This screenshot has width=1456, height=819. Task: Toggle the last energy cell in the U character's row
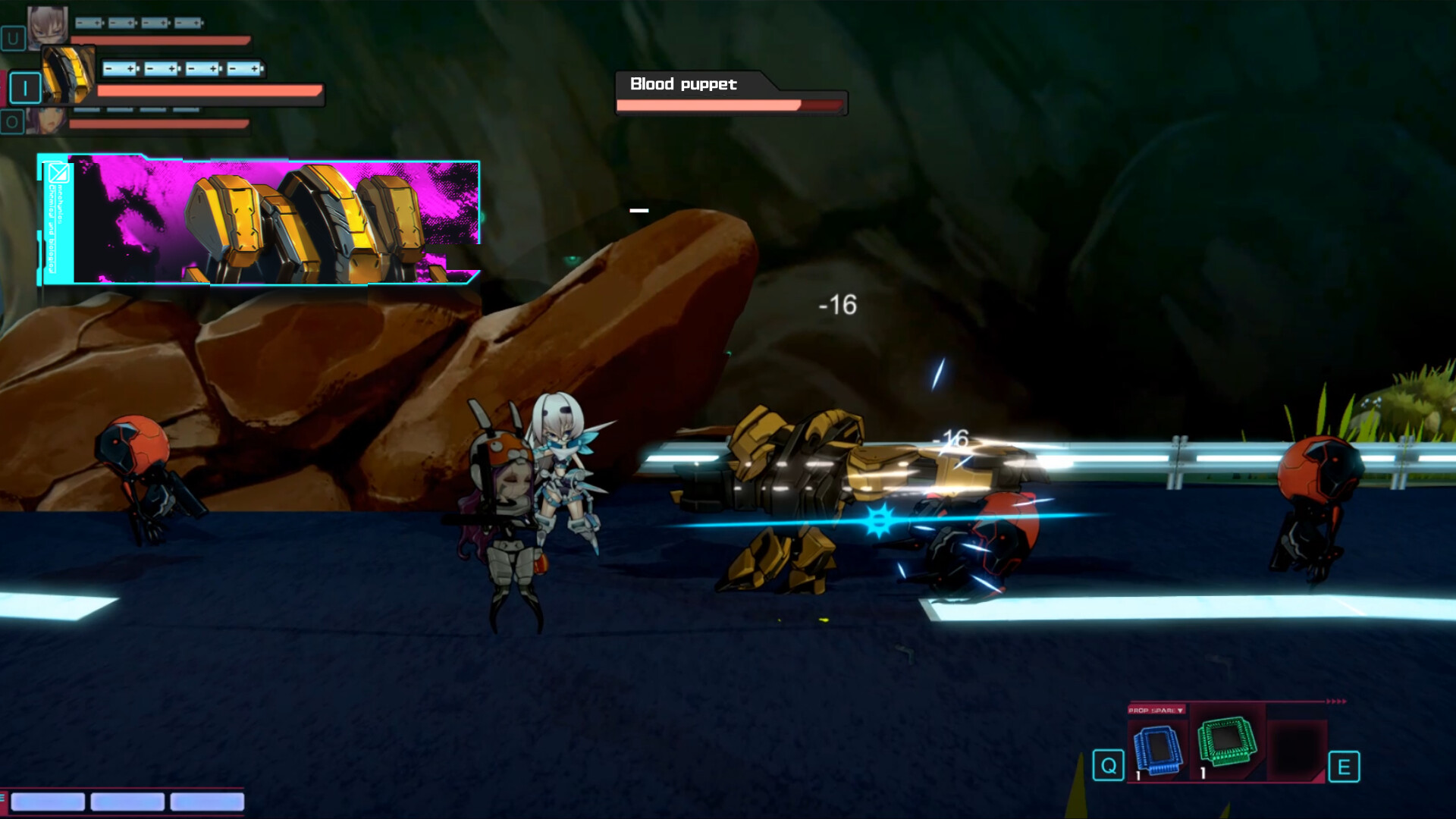[188, 21]
